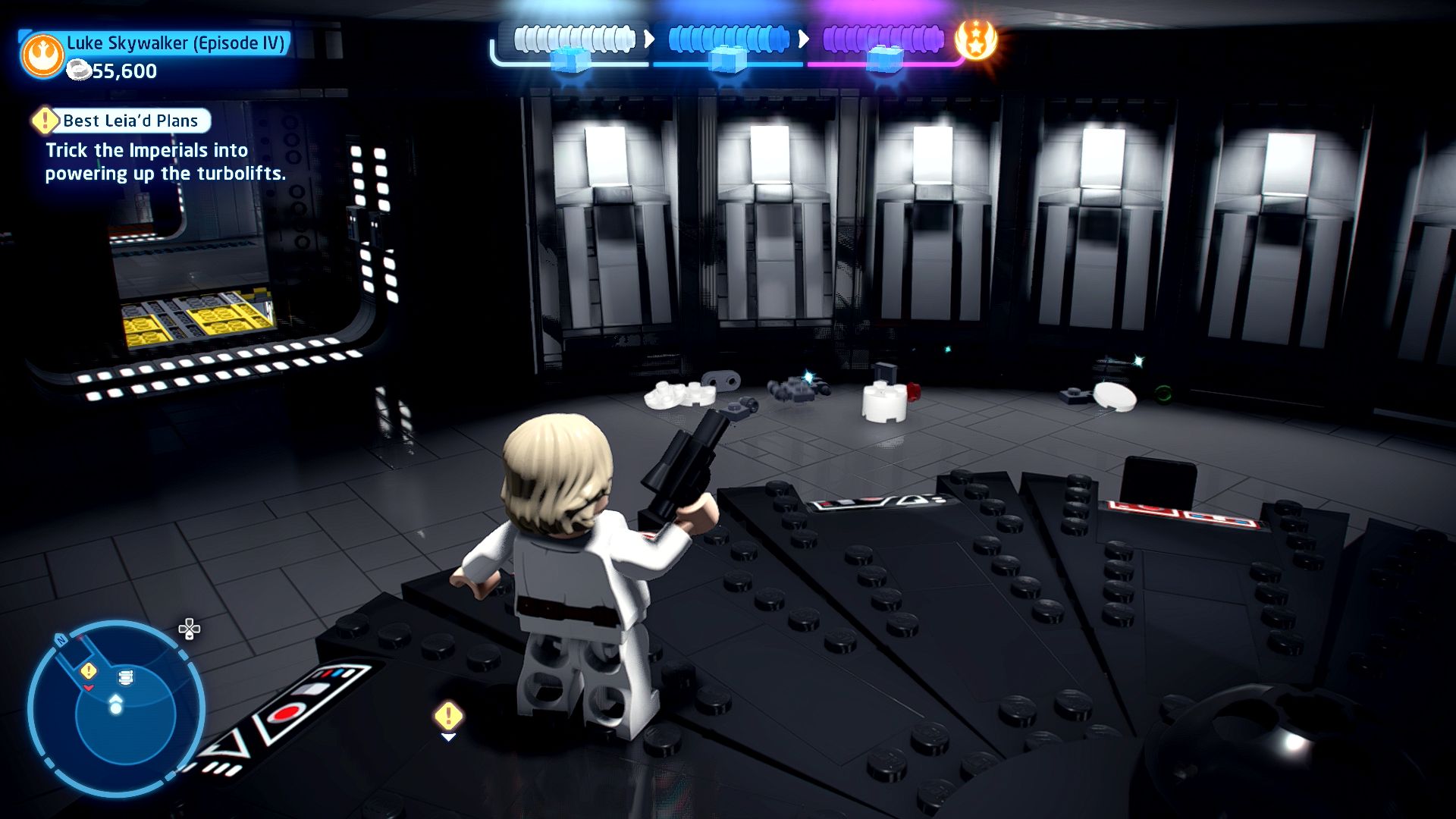Open the circular minimap

click(x=116, y=709)
